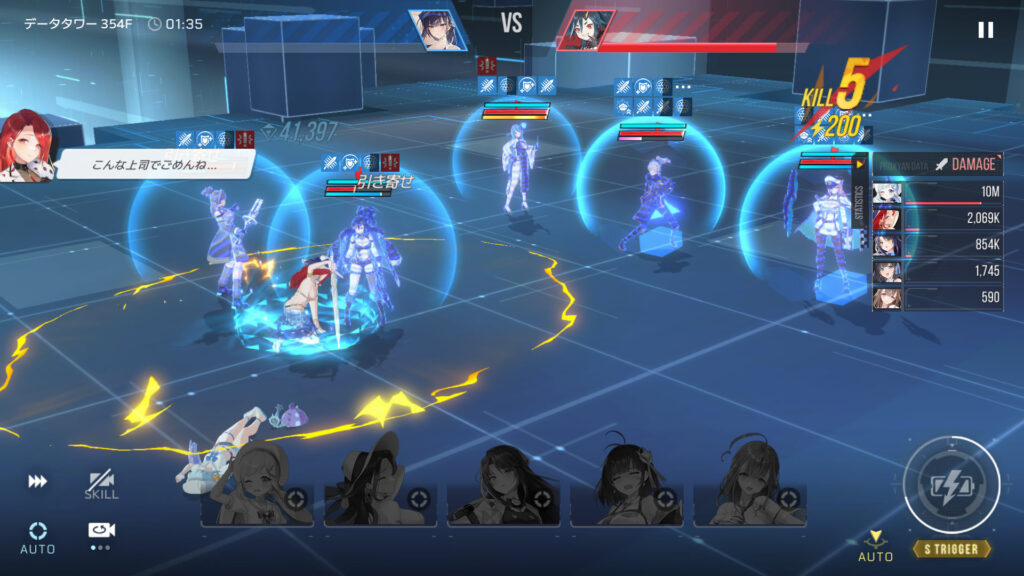Image resolution: width=1024 pixels, height=576 pixels.
Task: Toggle AUTO battle mode
Action: (x=38, y=536)
